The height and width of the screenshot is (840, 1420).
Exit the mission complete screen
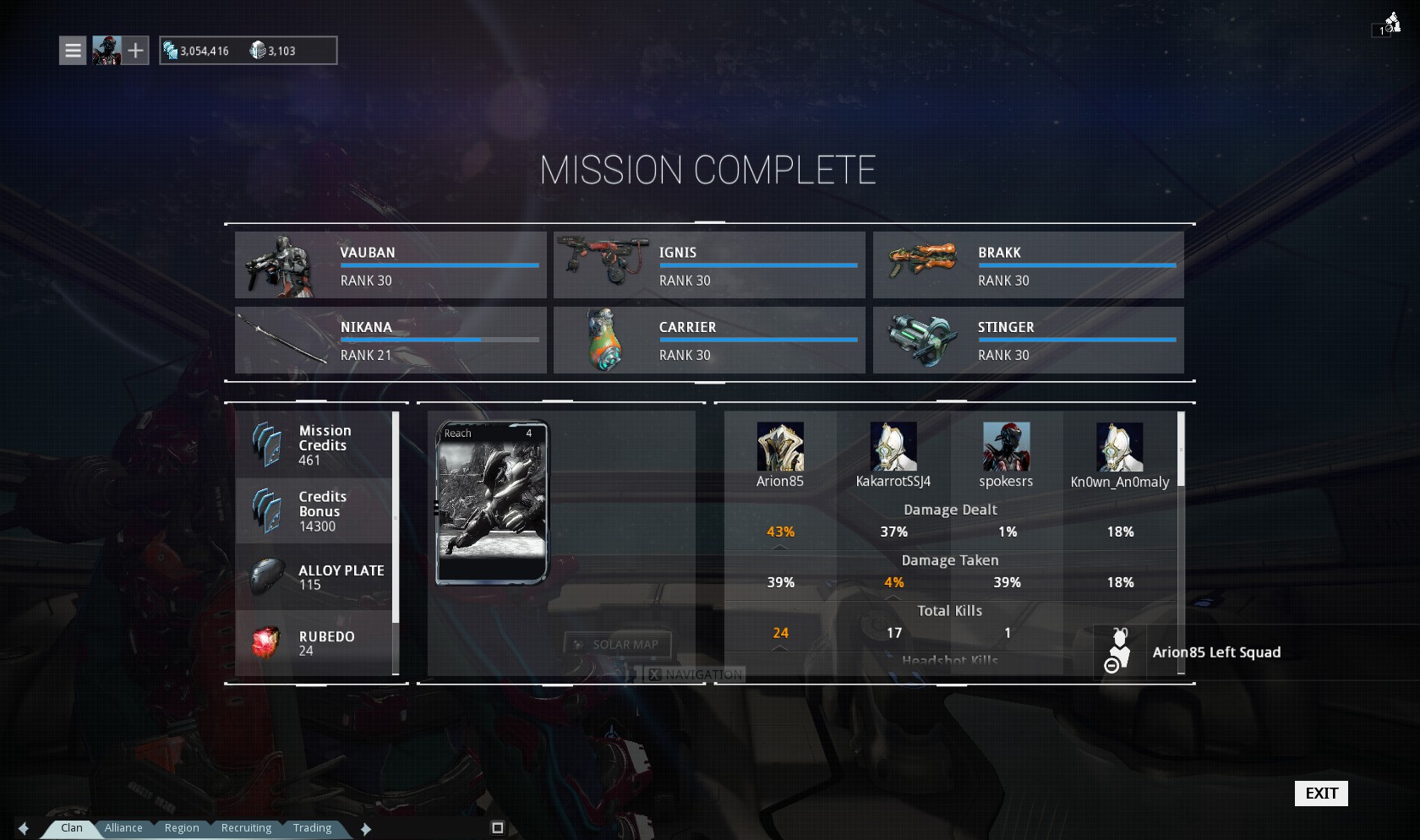[x=1320, y=793]
